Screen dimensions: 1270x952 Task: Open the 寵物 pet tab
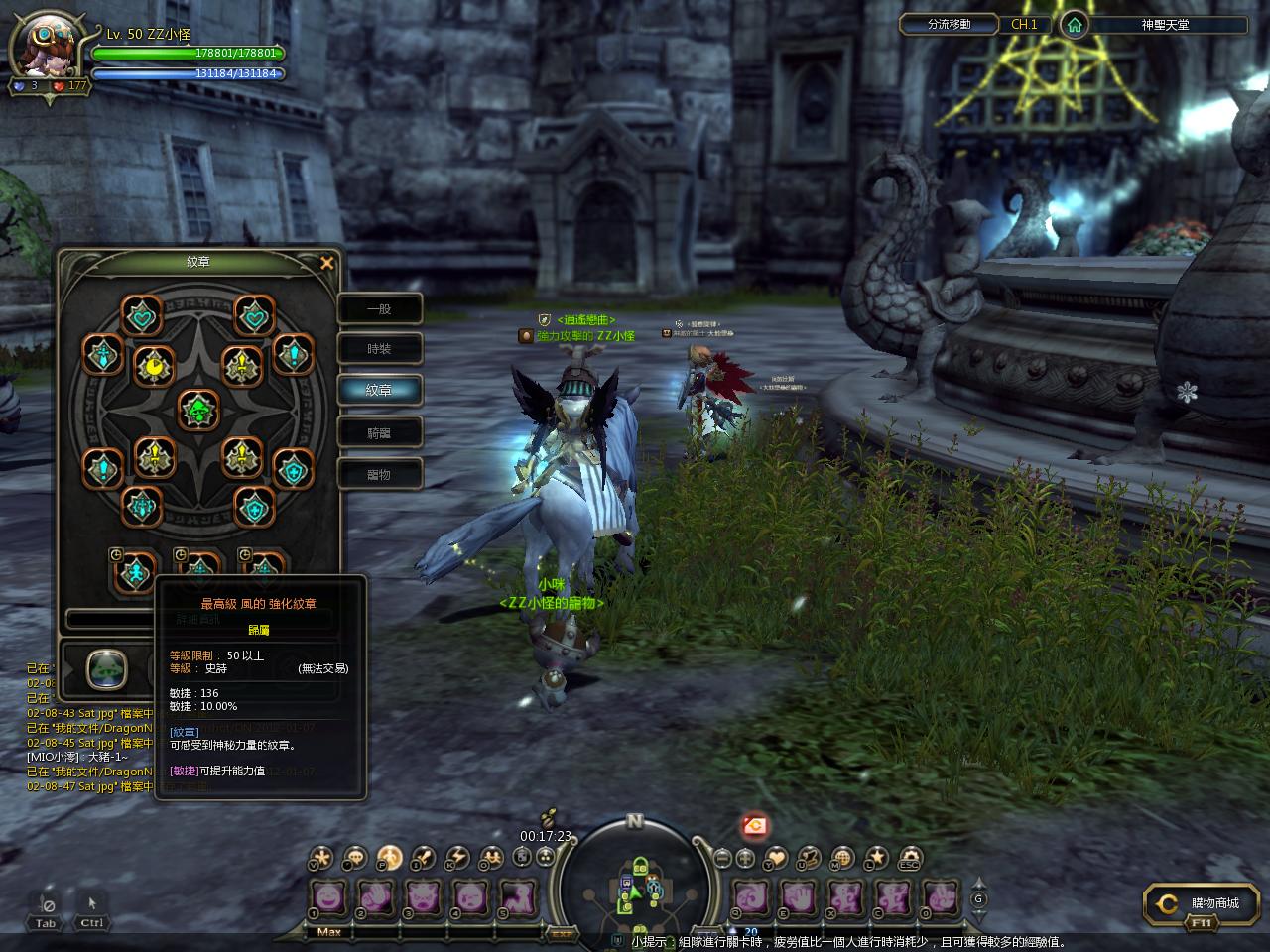click(x=380, y=474)
